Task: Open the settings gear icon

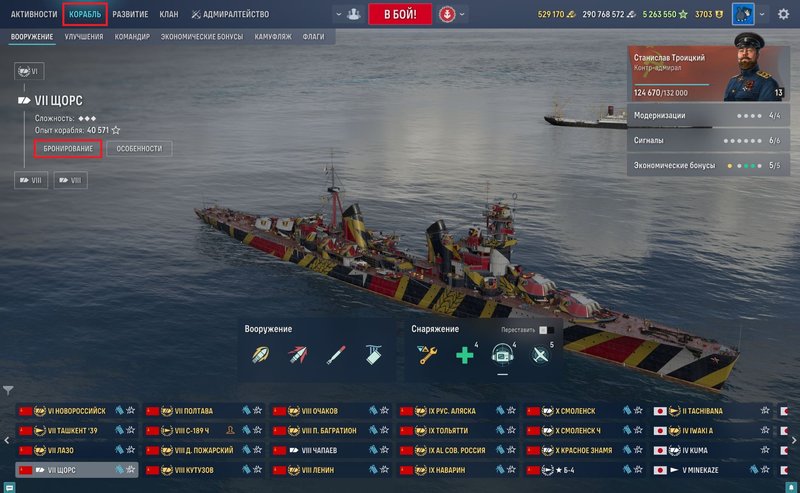Action: pyautogui.click(x=783, y=15)
